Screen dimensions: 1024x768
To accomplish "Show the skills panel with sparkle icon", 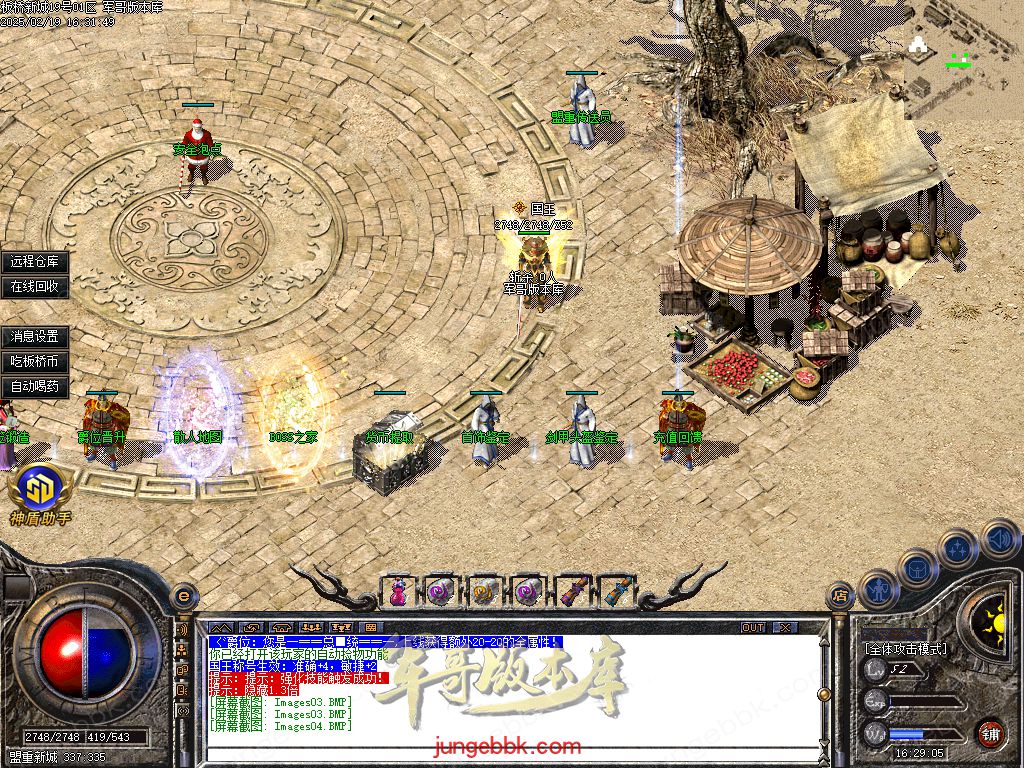I will point(958,549).
